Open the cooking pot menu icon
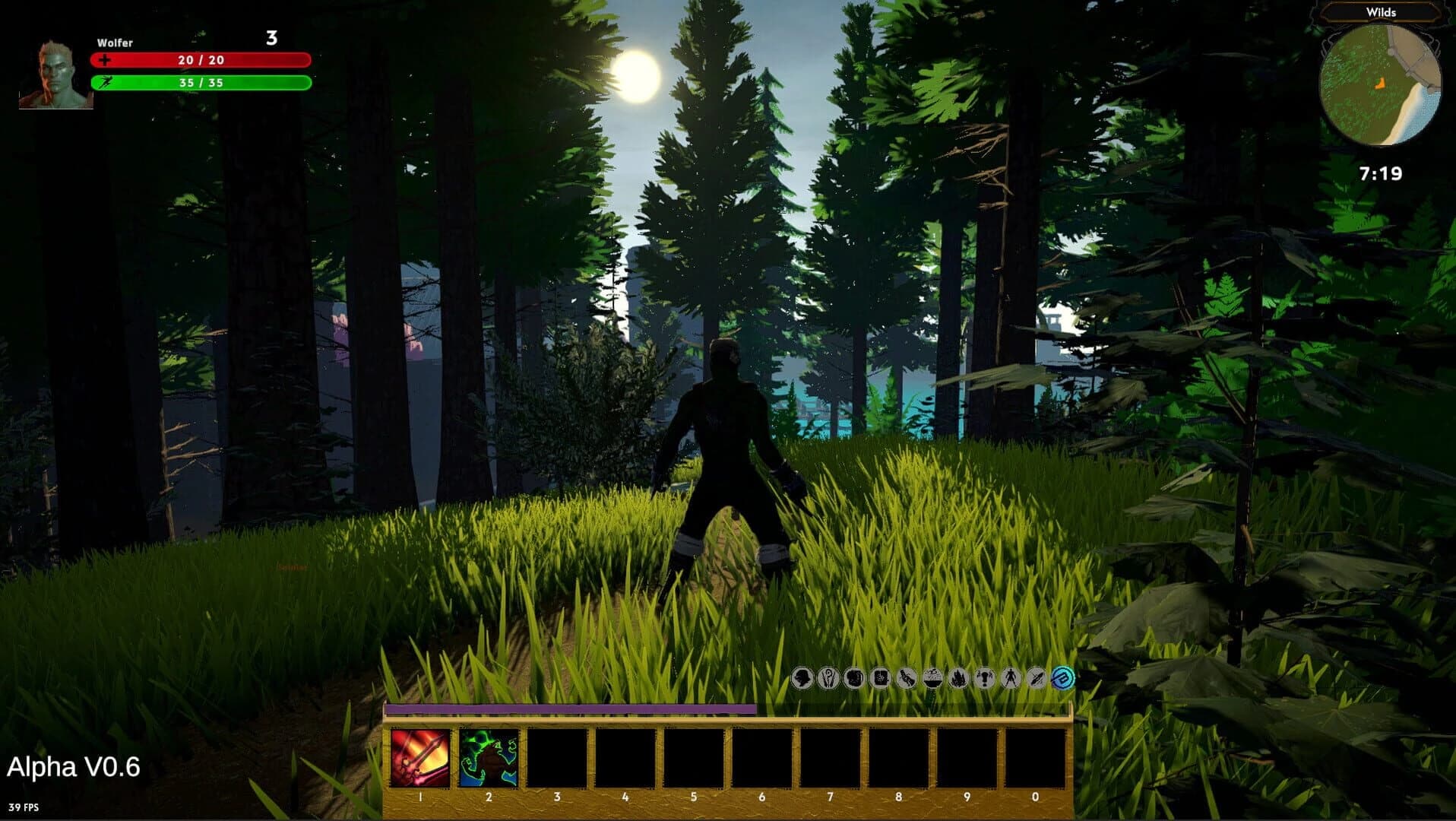The height and width of the screenshot is (821, 1456). pyautogui.click(x=932, y=679)
